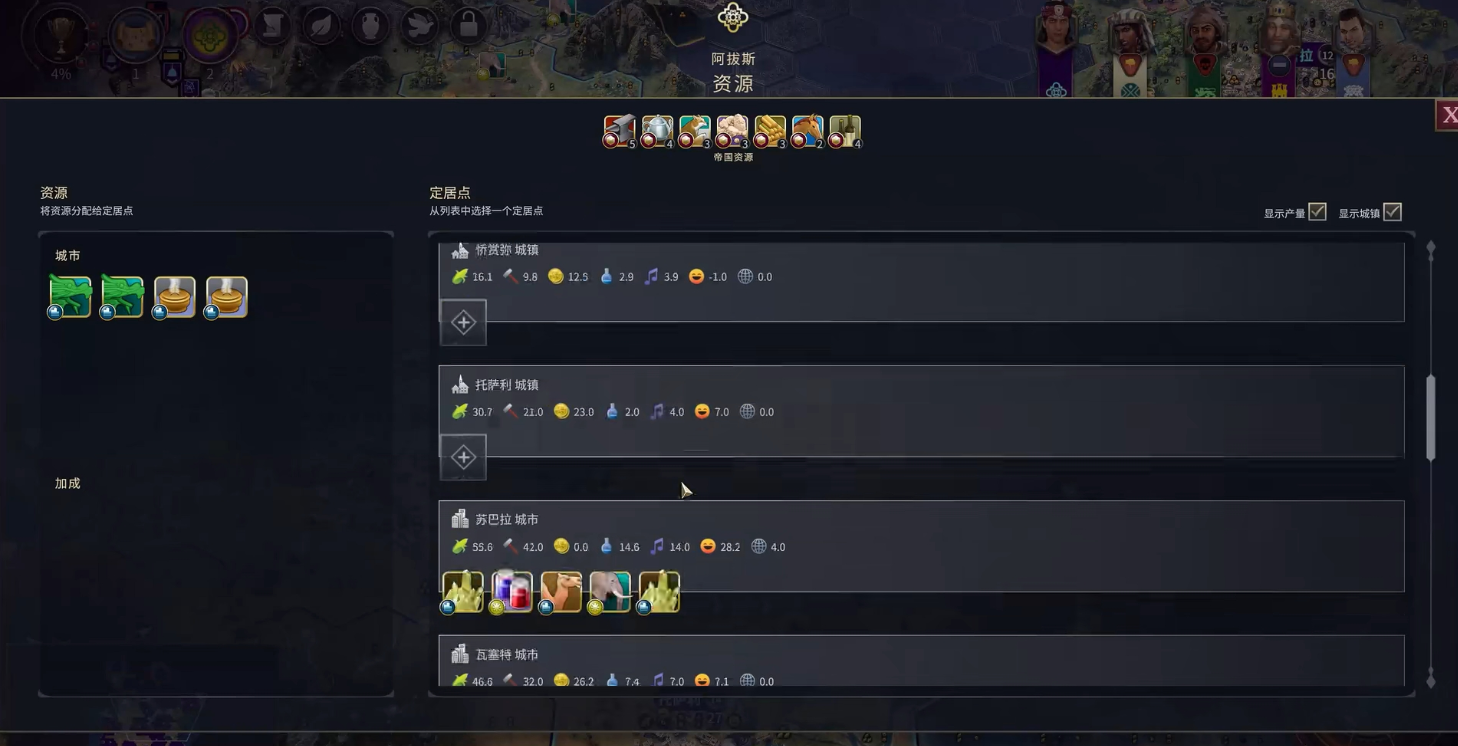The image size is (1458, 746).
Task: Assign a resource slot to 怜赏弥 城镇
Action: click(x=462, y=322)
